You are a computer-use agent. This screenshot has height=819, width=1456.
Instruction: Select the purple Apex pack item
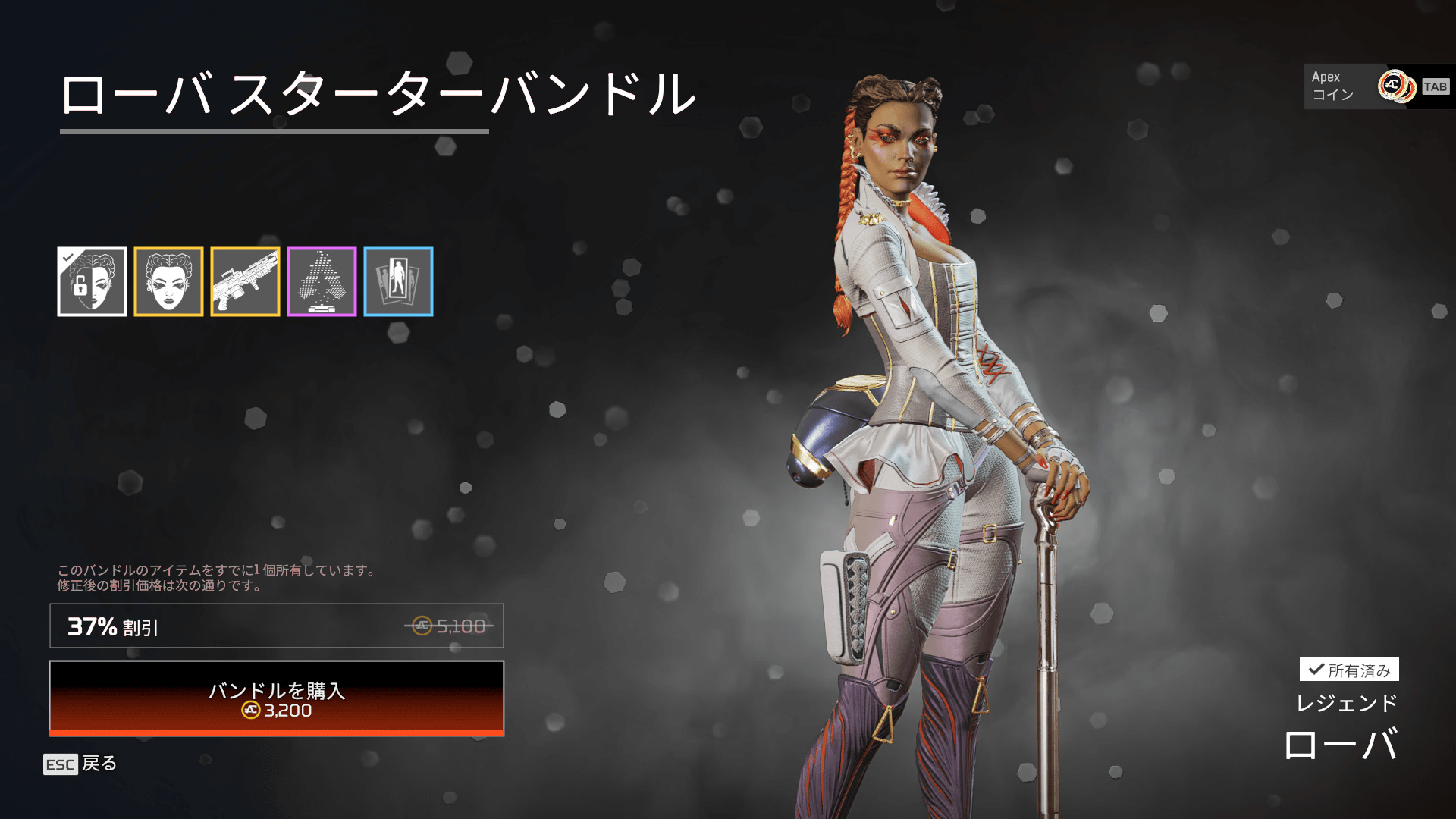322,281
